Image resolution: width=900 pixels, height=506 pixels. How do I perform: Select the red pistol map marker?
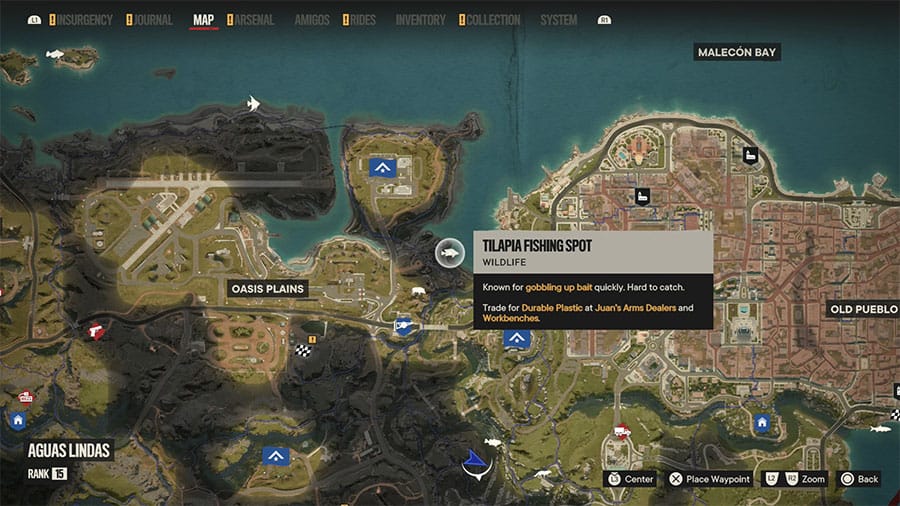pyautogui.click(x=97, y=329)
